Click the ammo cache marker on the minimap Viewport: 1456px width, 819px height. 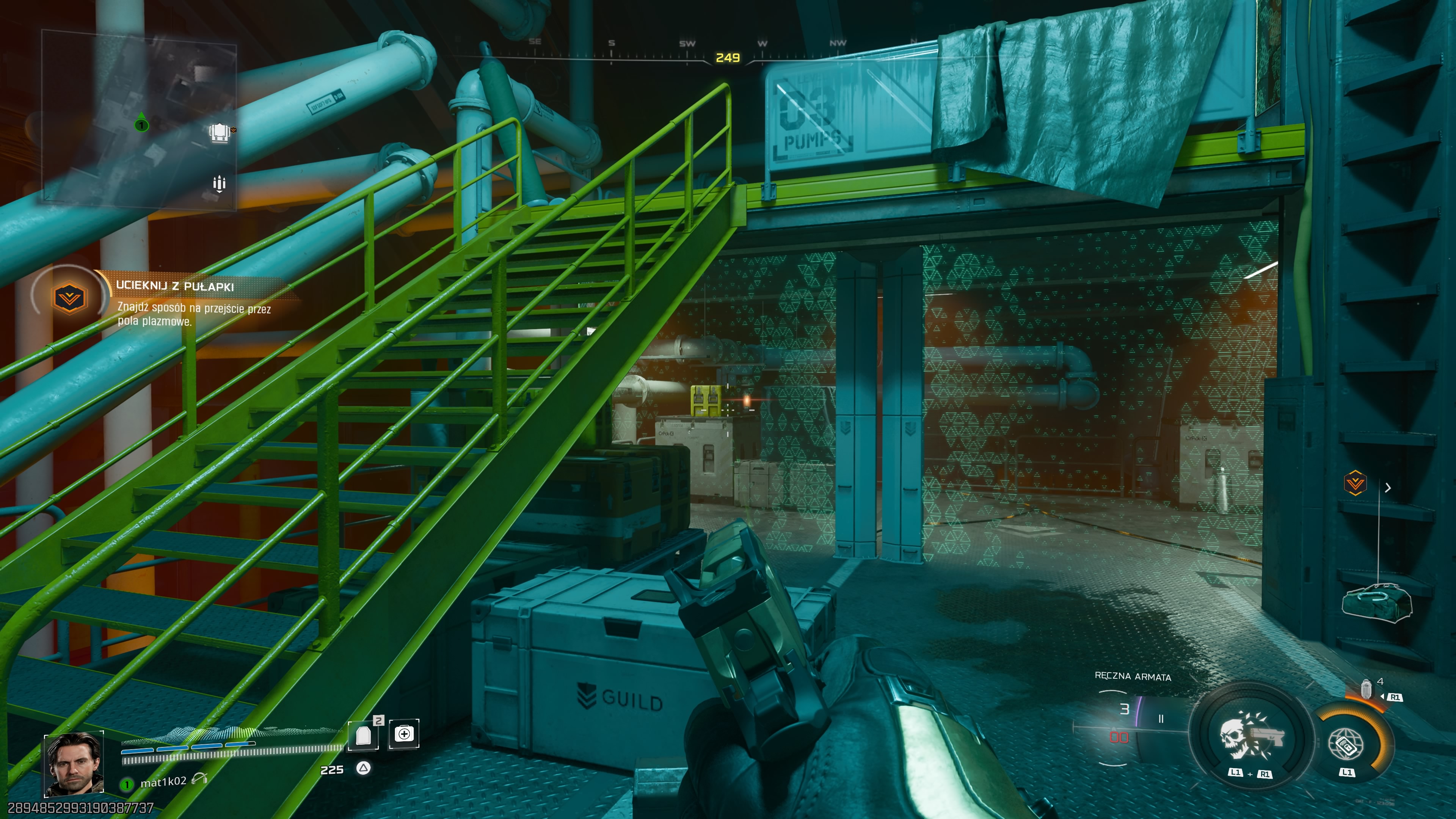pyautogui.click(x=219, y=184)
